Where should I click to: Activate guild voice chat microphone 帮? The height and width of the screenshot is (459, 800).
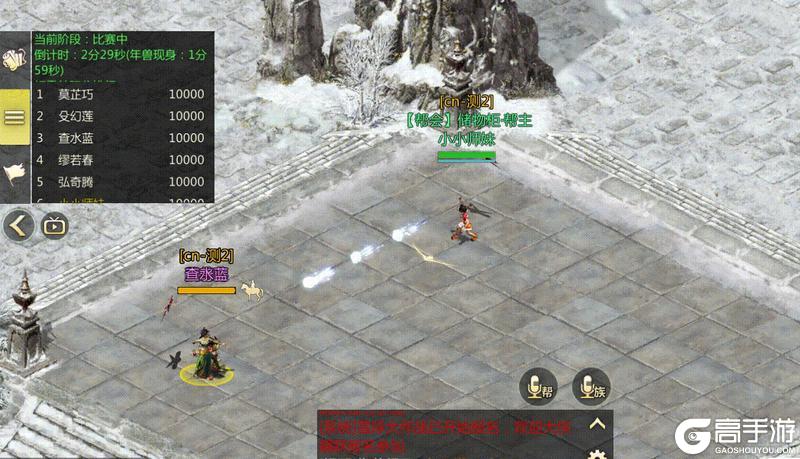pos(538,386)
